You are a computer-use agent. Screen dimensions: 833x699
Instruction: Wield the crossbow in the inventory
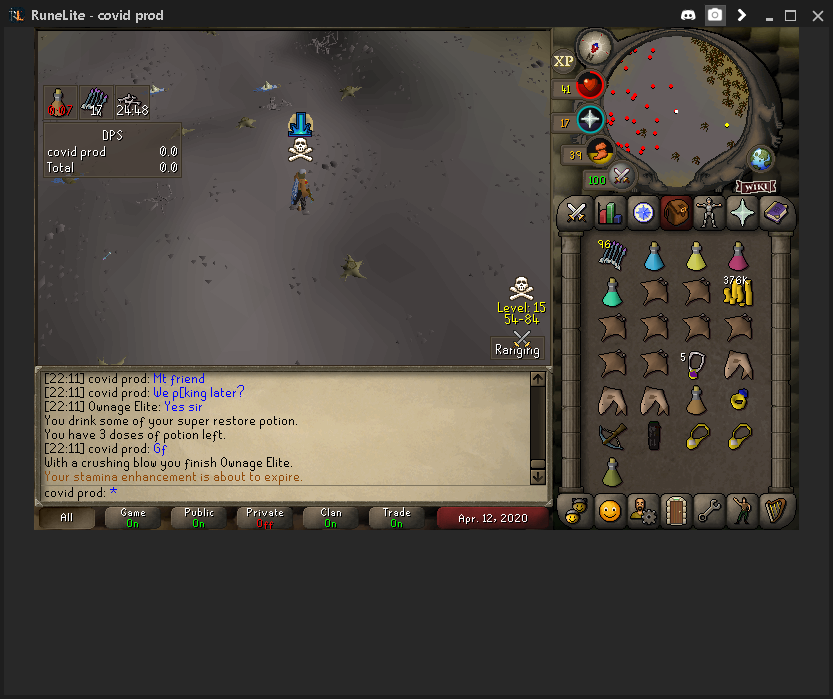click(612, 436)
